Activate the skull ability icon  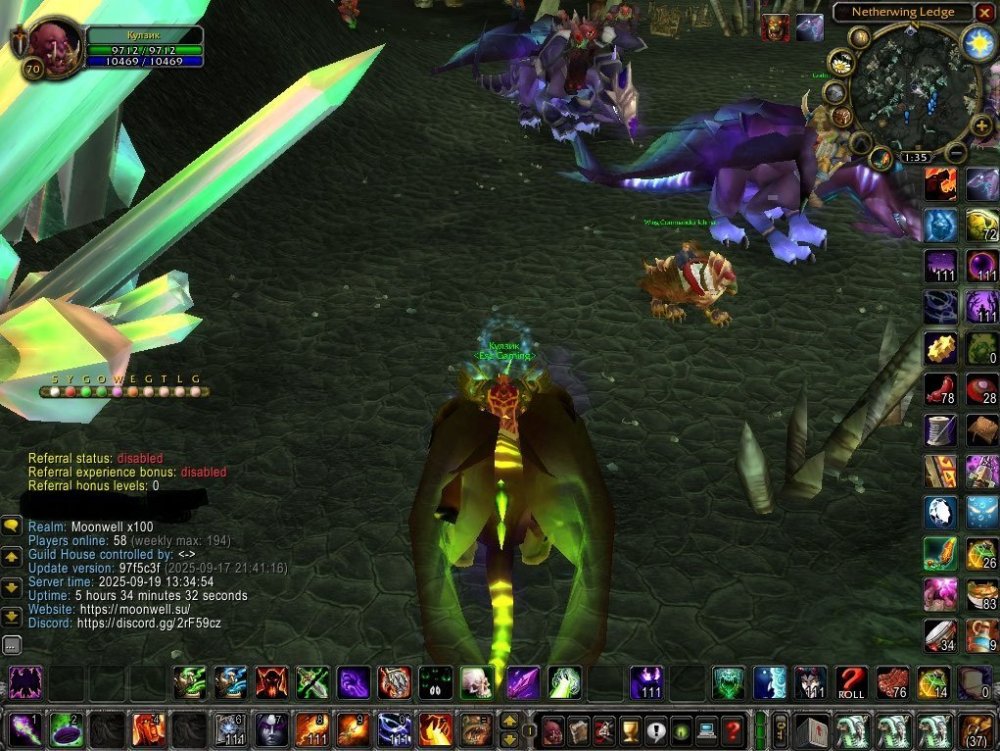click(x=476, y=682)
